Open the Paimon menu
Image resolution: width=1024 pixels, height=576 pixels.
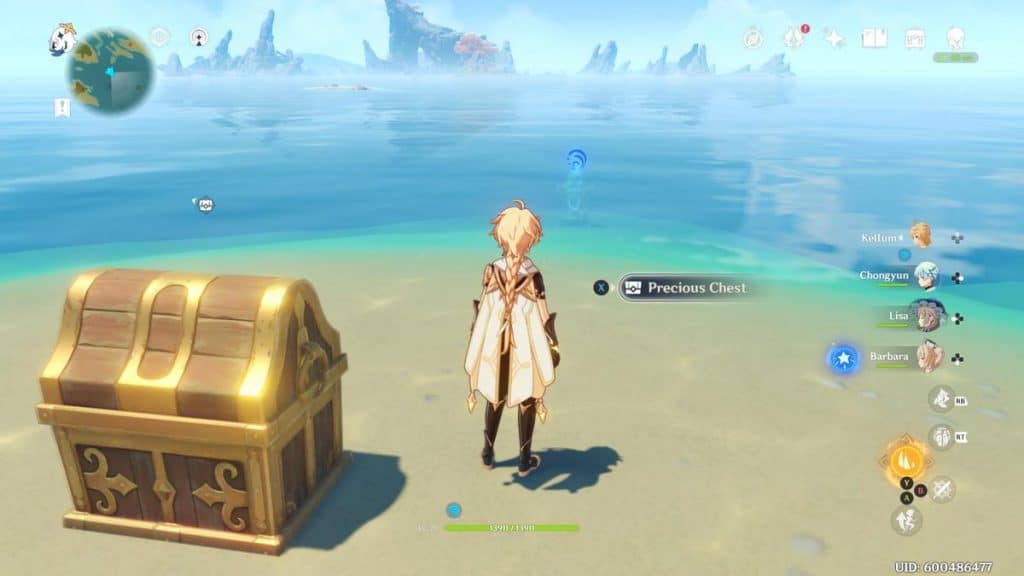[62, 40]
